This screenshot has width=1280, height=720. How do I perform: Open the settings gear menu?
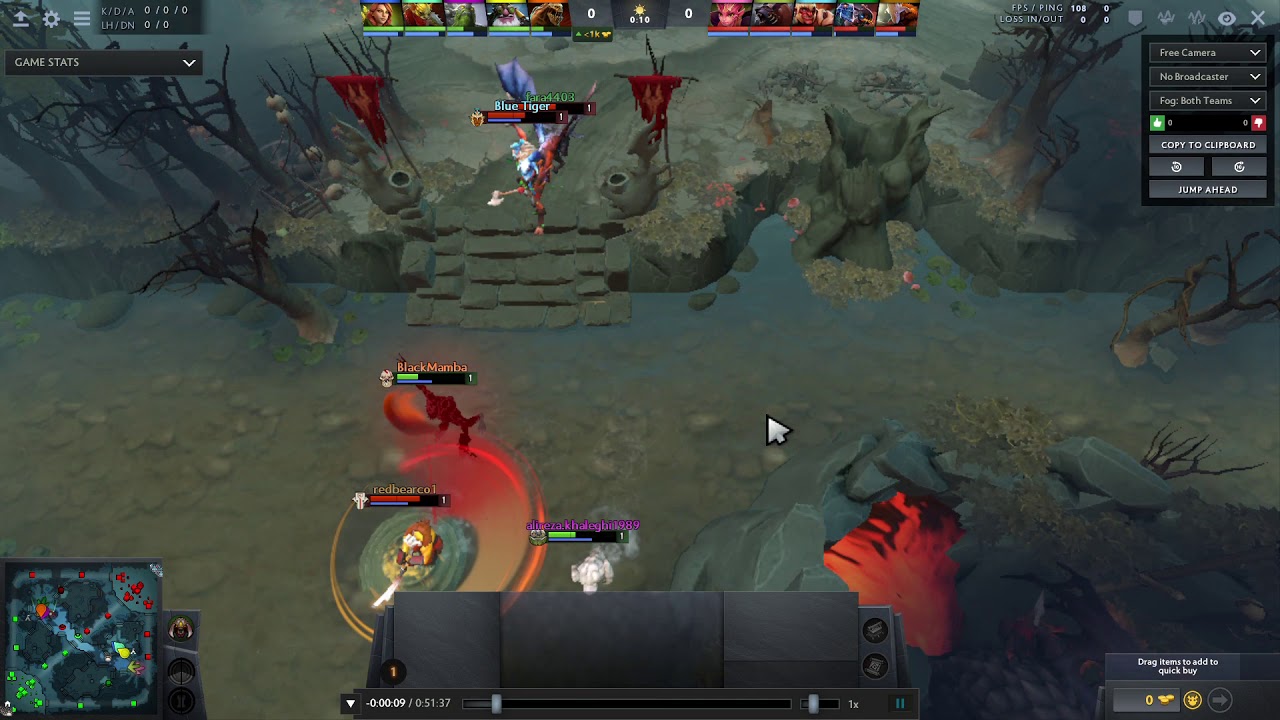point(51,18)
